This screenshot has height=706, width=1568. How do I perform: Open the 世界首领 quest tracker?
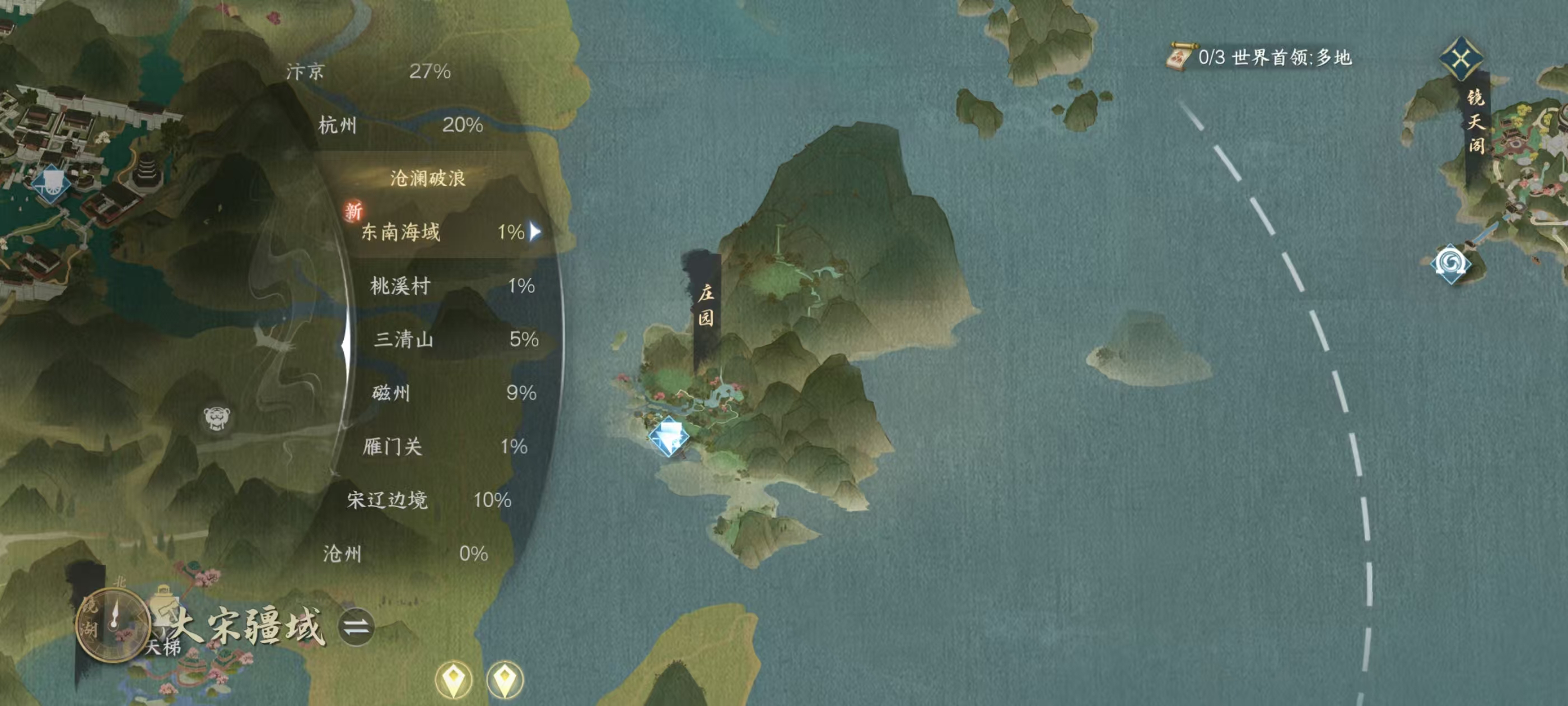tap(1260, 58)
